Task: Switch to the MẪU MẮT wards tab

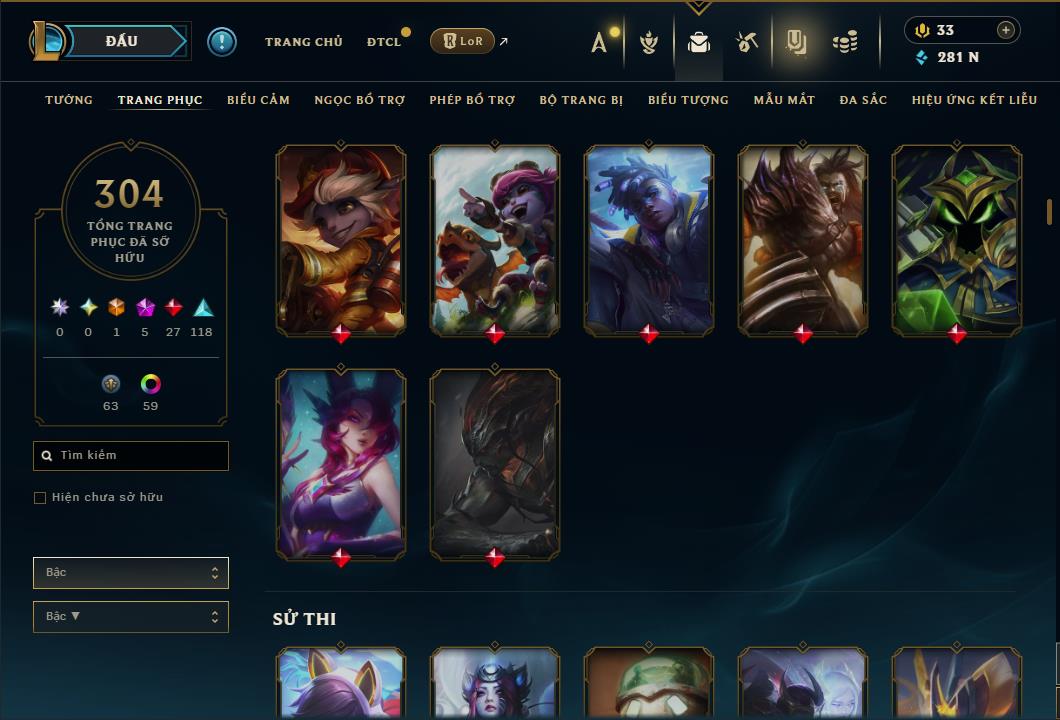Action: pyautogui.click(x=784, y=100)
